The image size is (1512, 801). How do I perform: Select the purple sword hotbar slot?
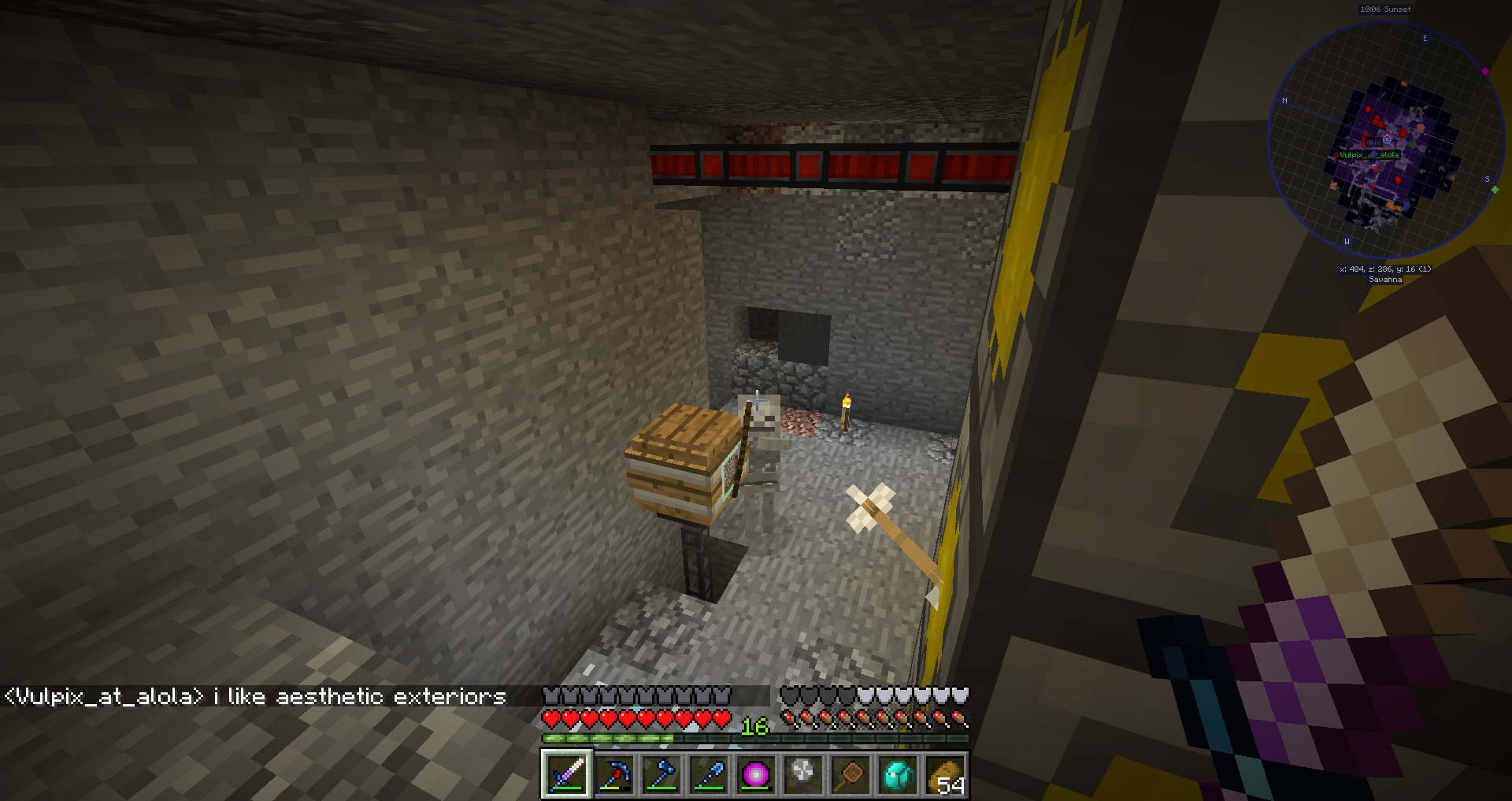tap(566, 775)
